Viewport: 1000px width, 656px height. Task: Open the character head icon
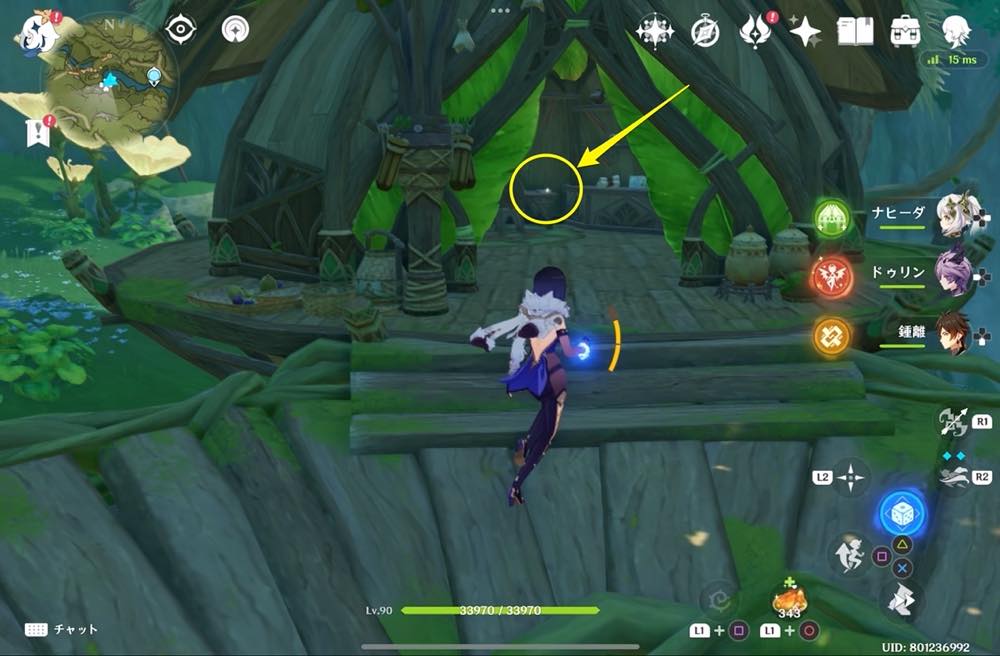(957, 32)
